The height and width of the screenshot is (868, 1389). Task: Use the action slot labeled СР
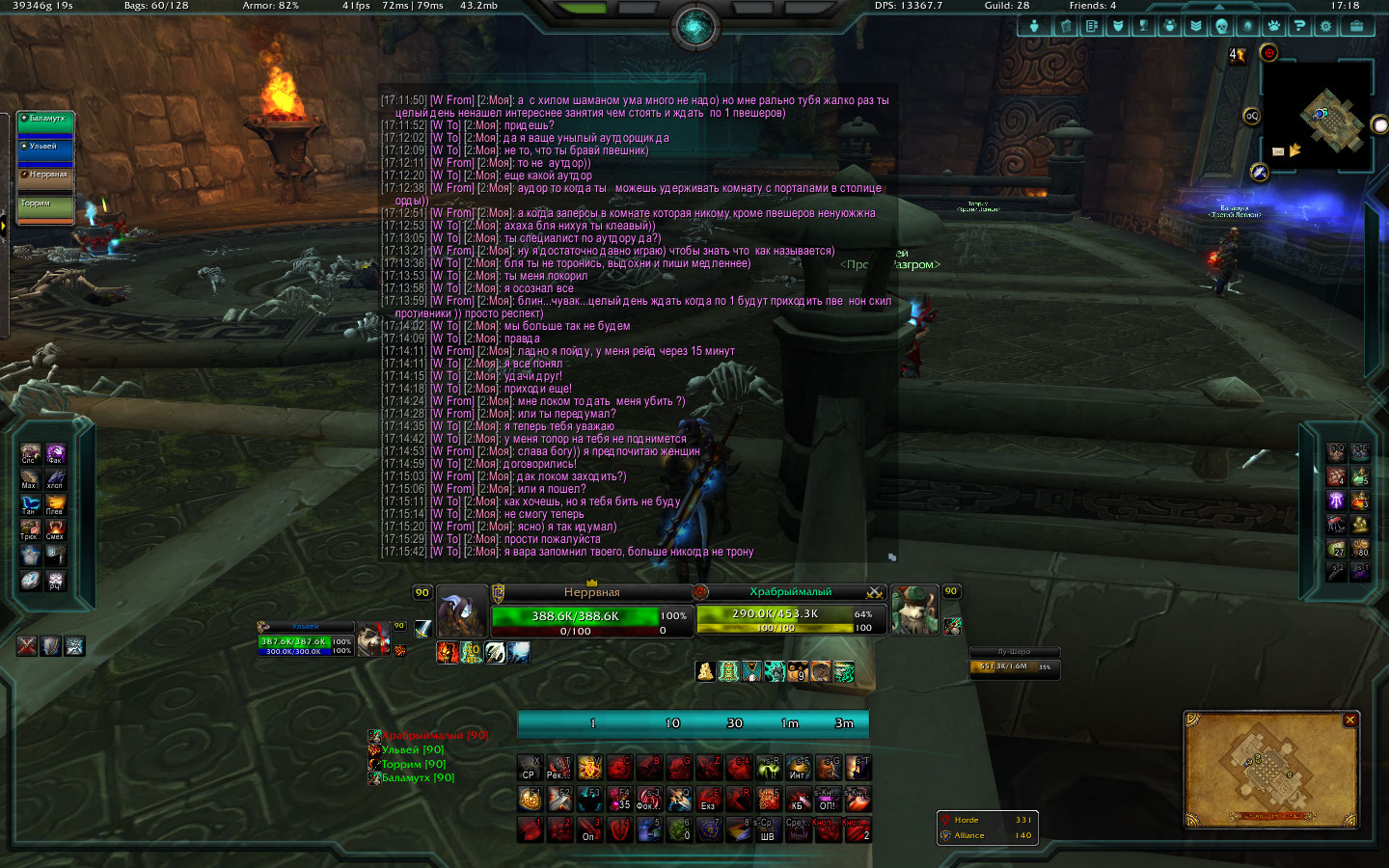point(529,768)
